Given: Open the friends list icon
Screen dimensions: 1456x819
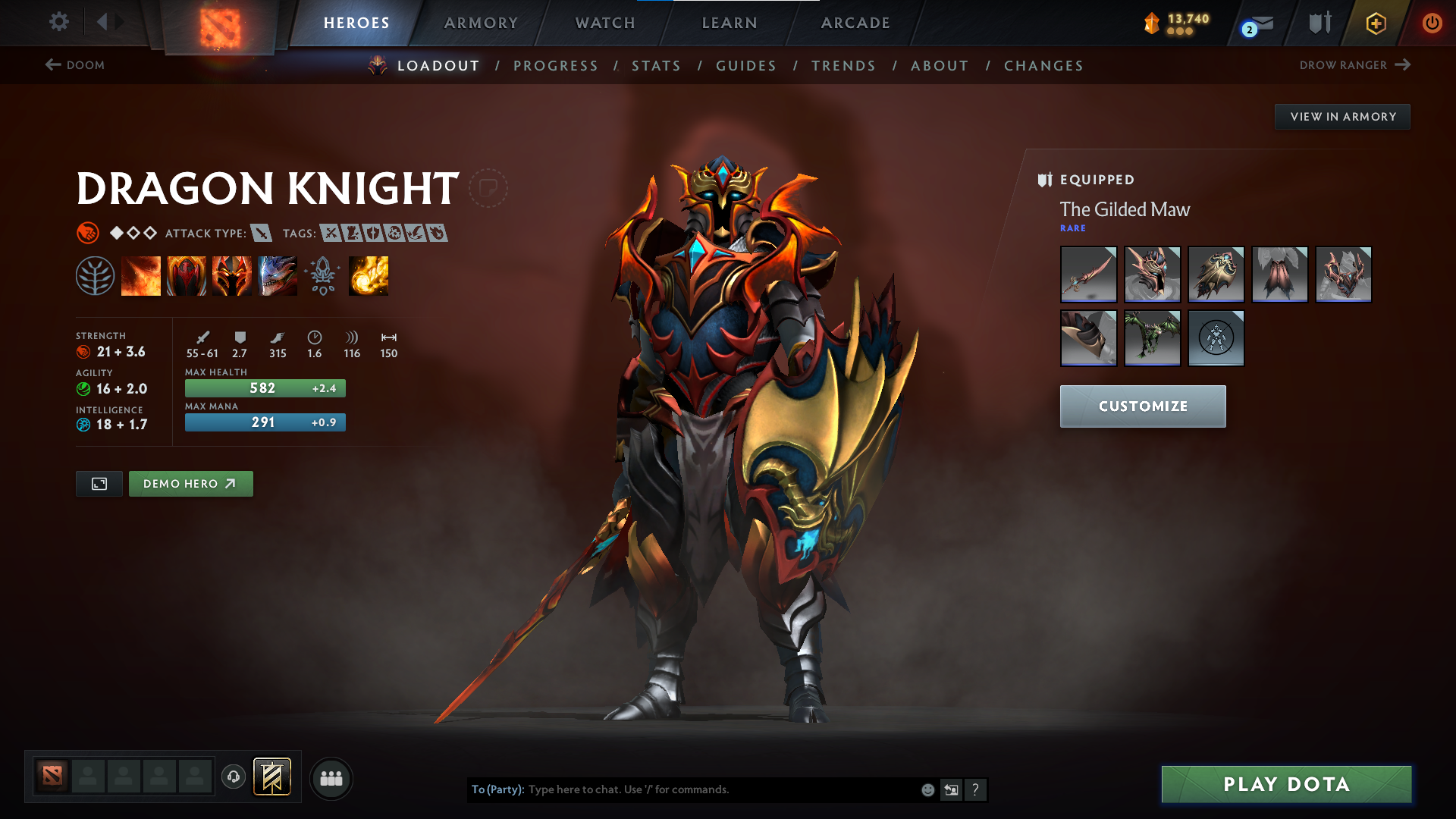Looking at the screenshot, I should tap(331, 778).
